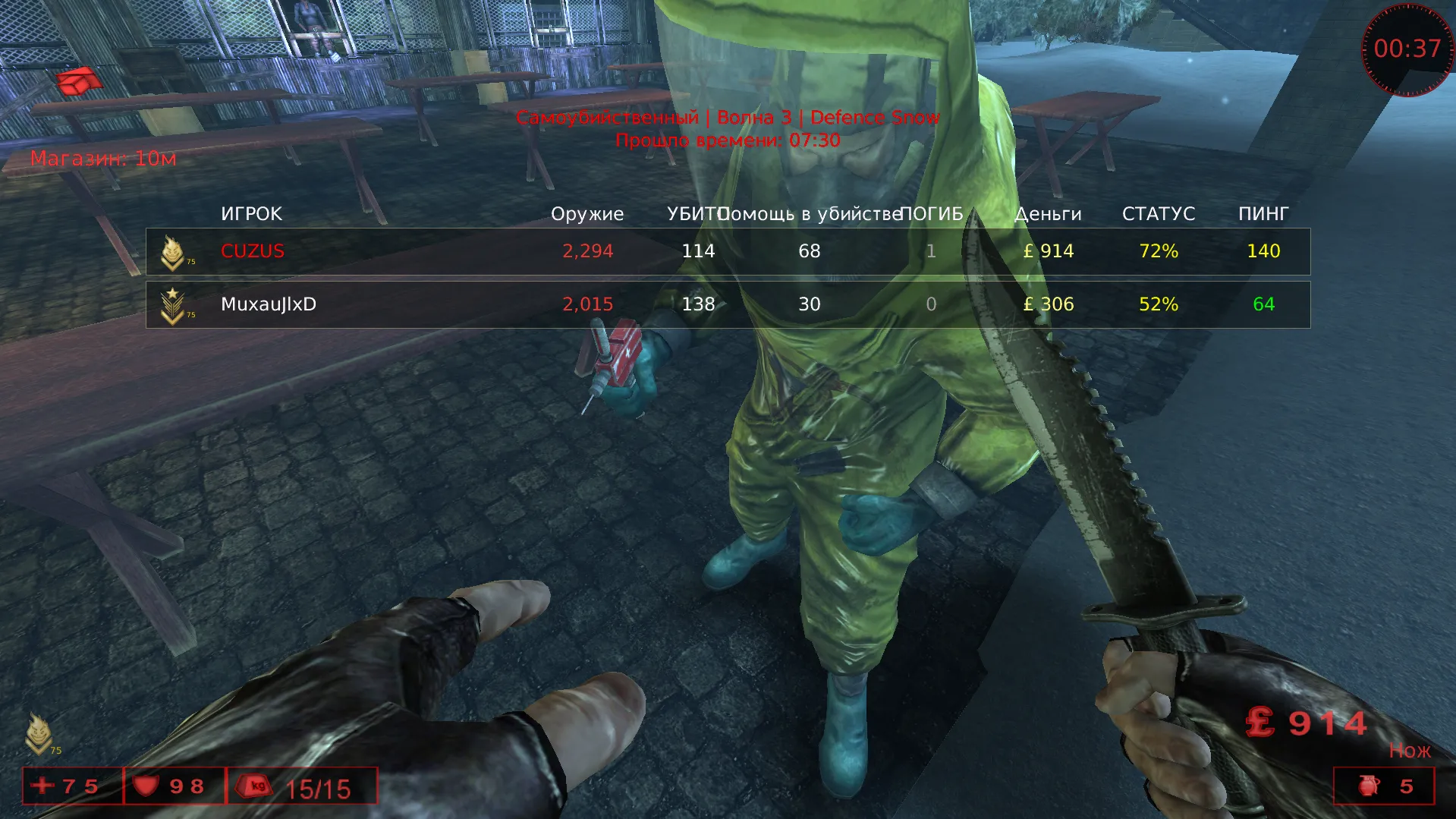Click the red kg weight icon
This screenshot has width=1456, height=819.
pos(256,786)
